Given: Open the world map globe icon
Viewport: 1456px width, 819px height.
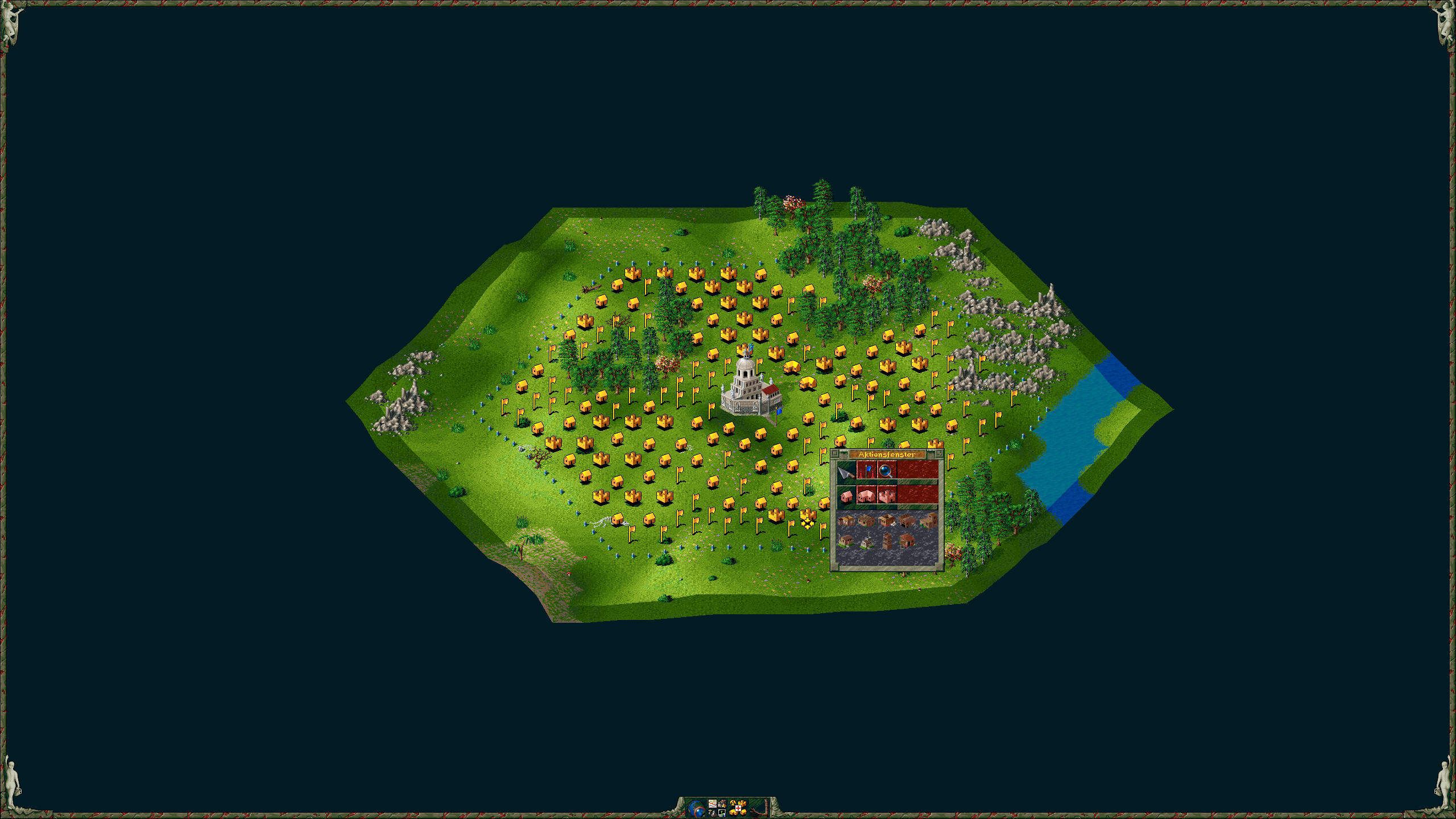Looking at the screenshot, I should point(696,808).
